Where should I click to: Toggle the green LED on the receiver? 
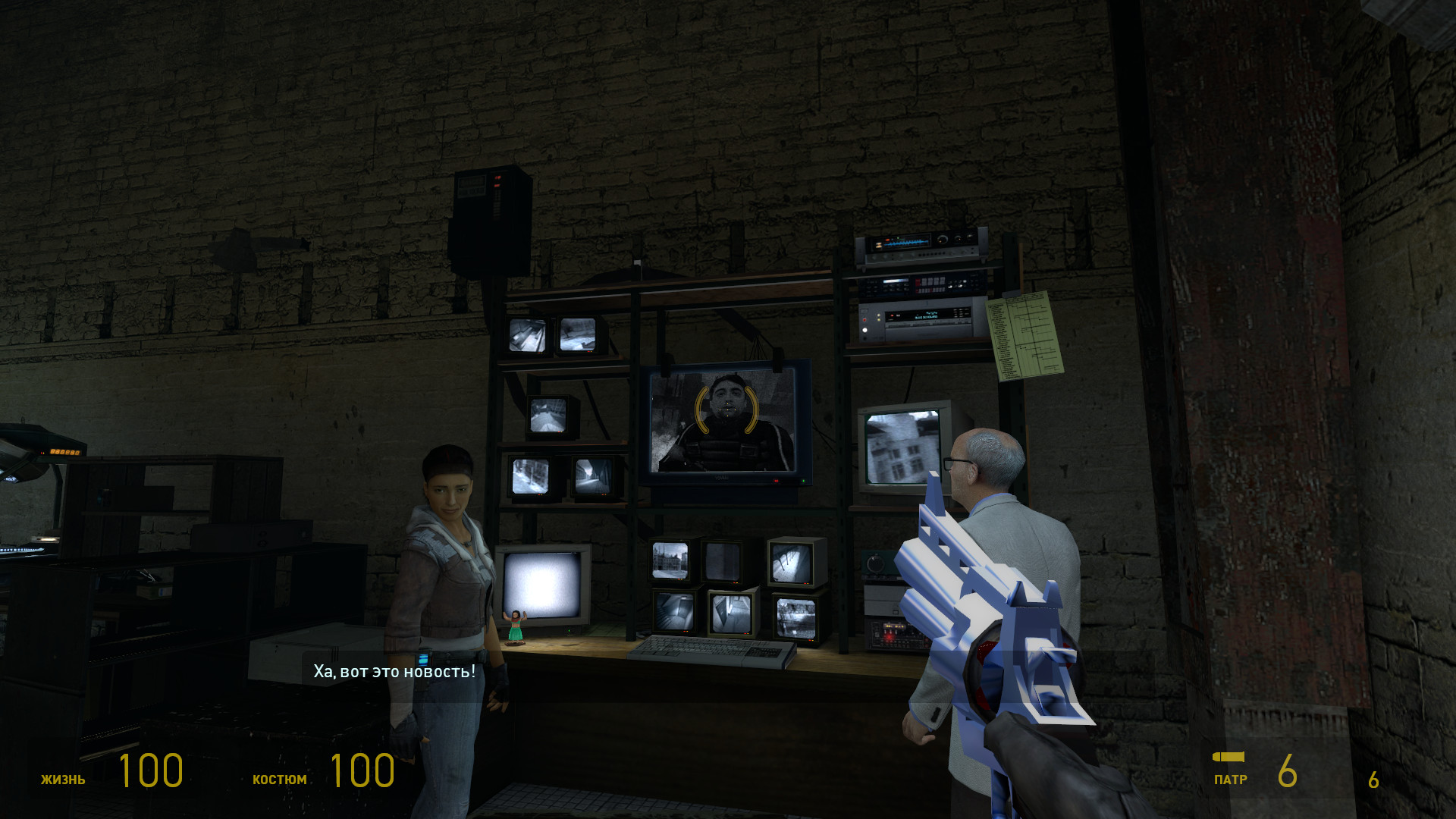click(899, 237)
